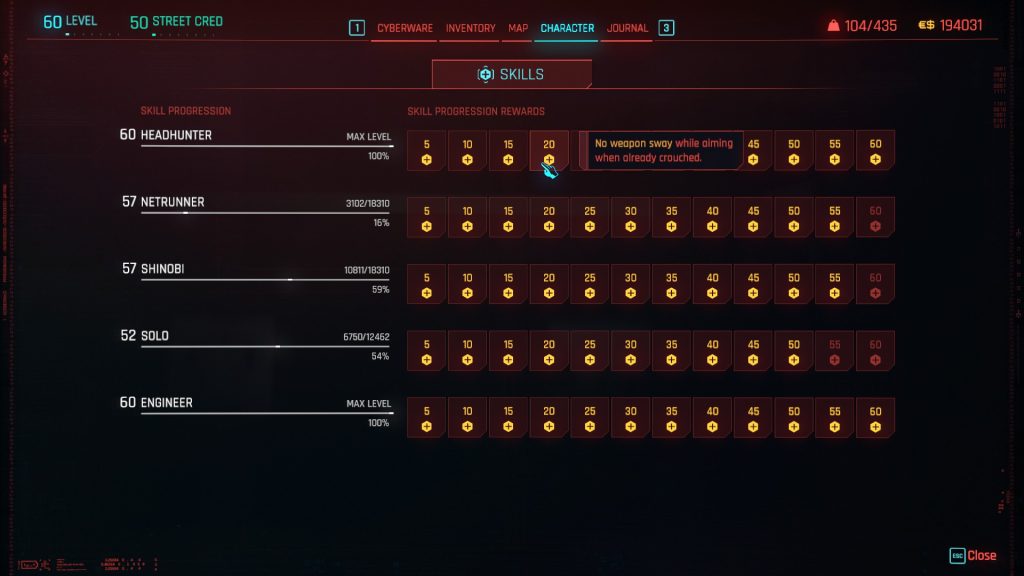View Engineer's level 30 reward
Viewport: 1024px width, 576px height.
coord(631,418)
